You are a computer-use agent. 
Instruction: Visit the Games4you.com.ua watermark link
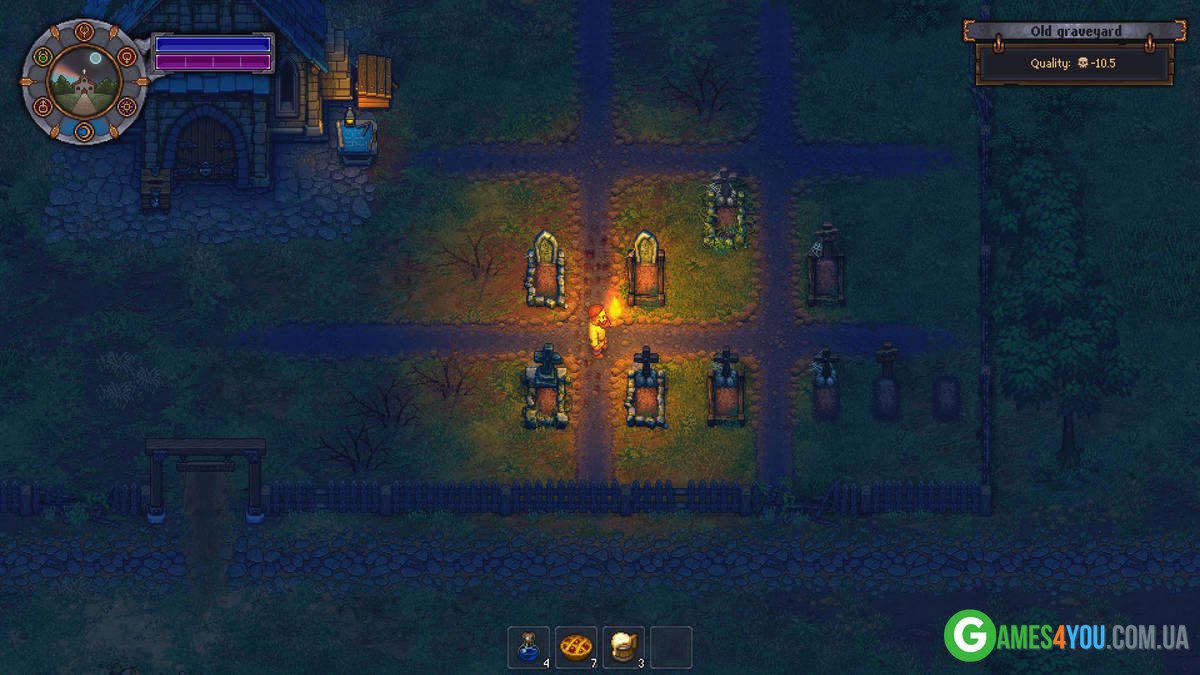(x=1066, y=636)
